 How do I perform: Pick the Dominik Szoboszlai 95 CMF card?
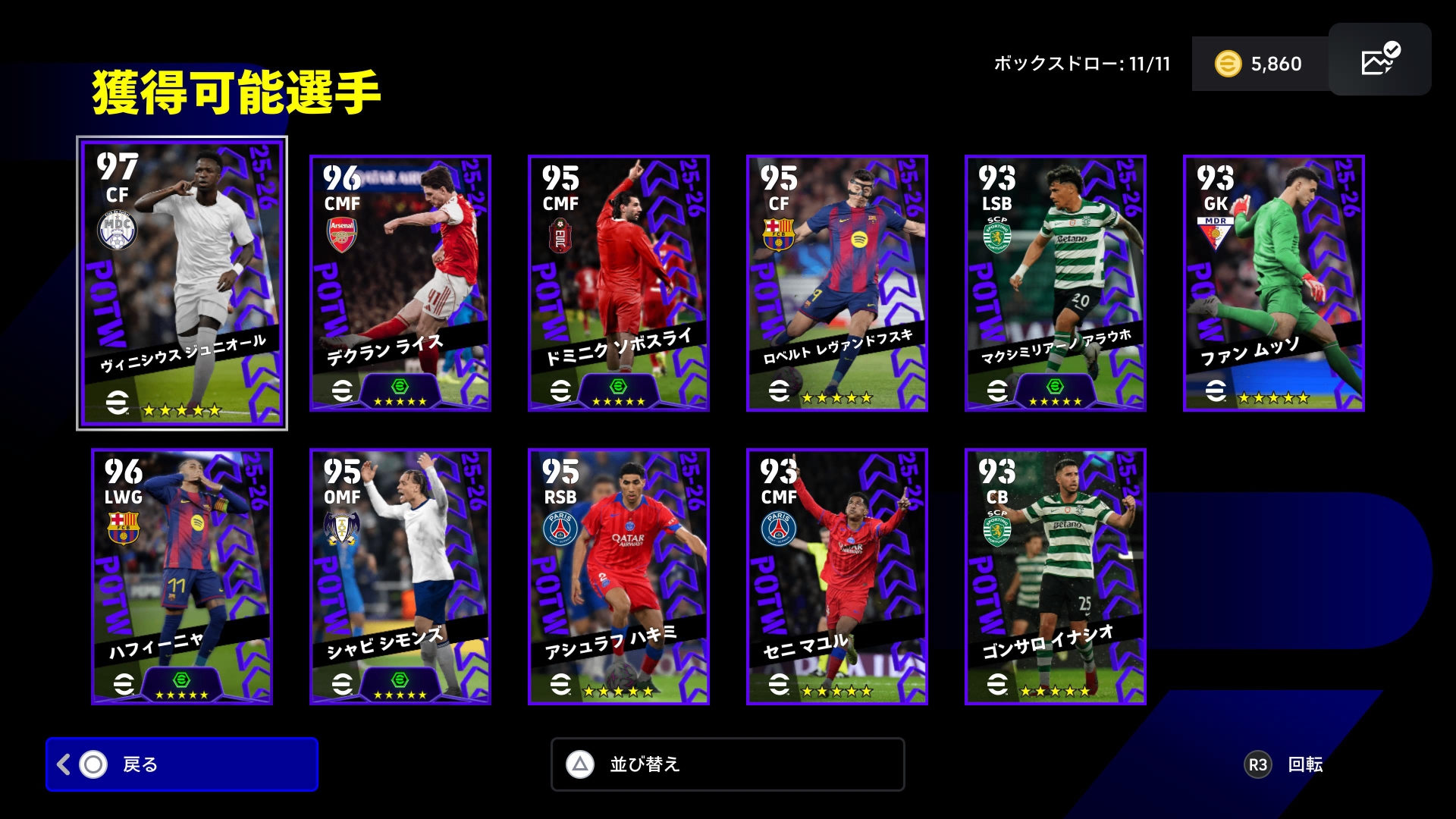pyautogui.click(x=618, y=283)
